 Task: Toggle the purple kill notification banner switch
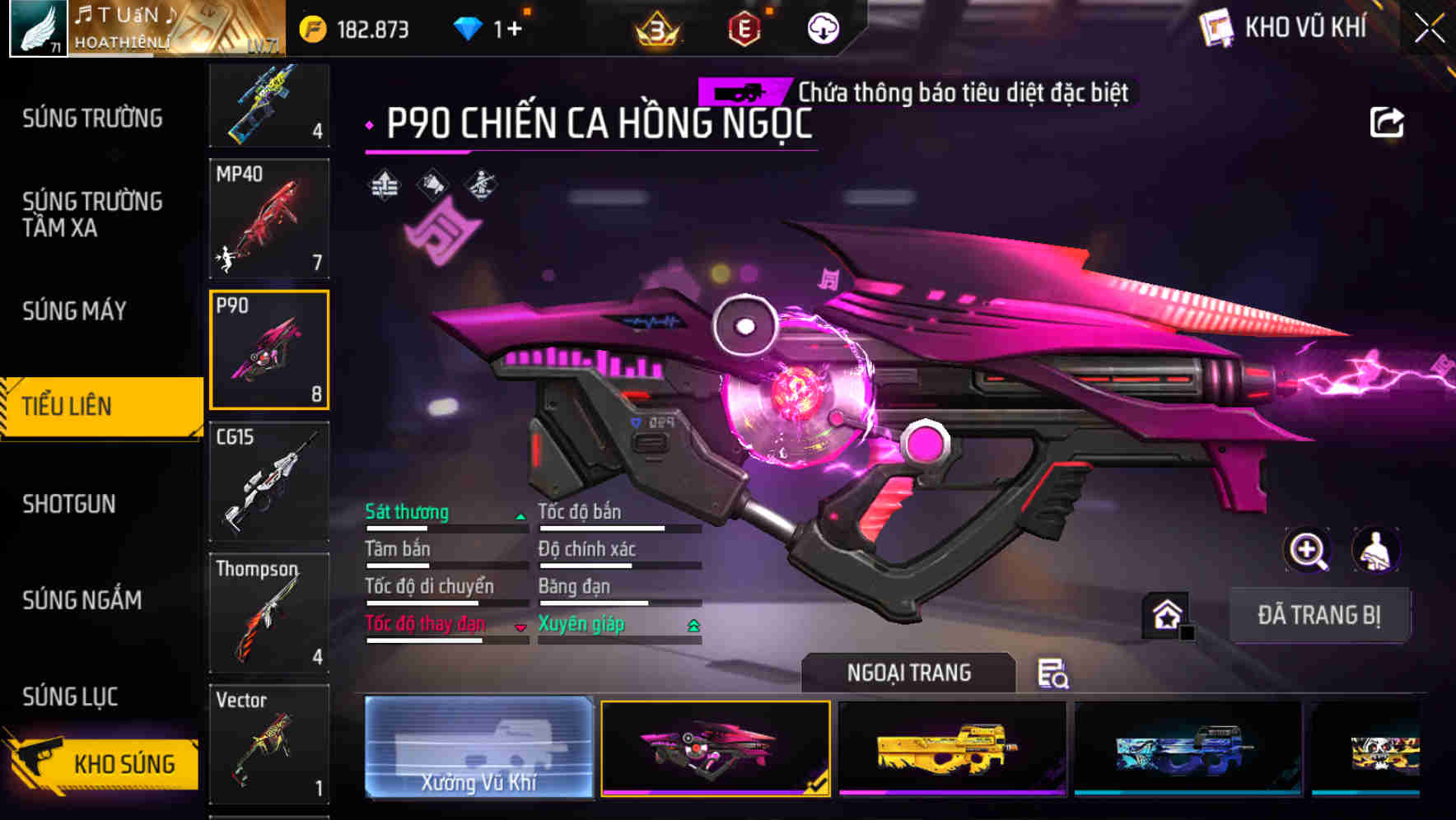(x=744, y=92)
